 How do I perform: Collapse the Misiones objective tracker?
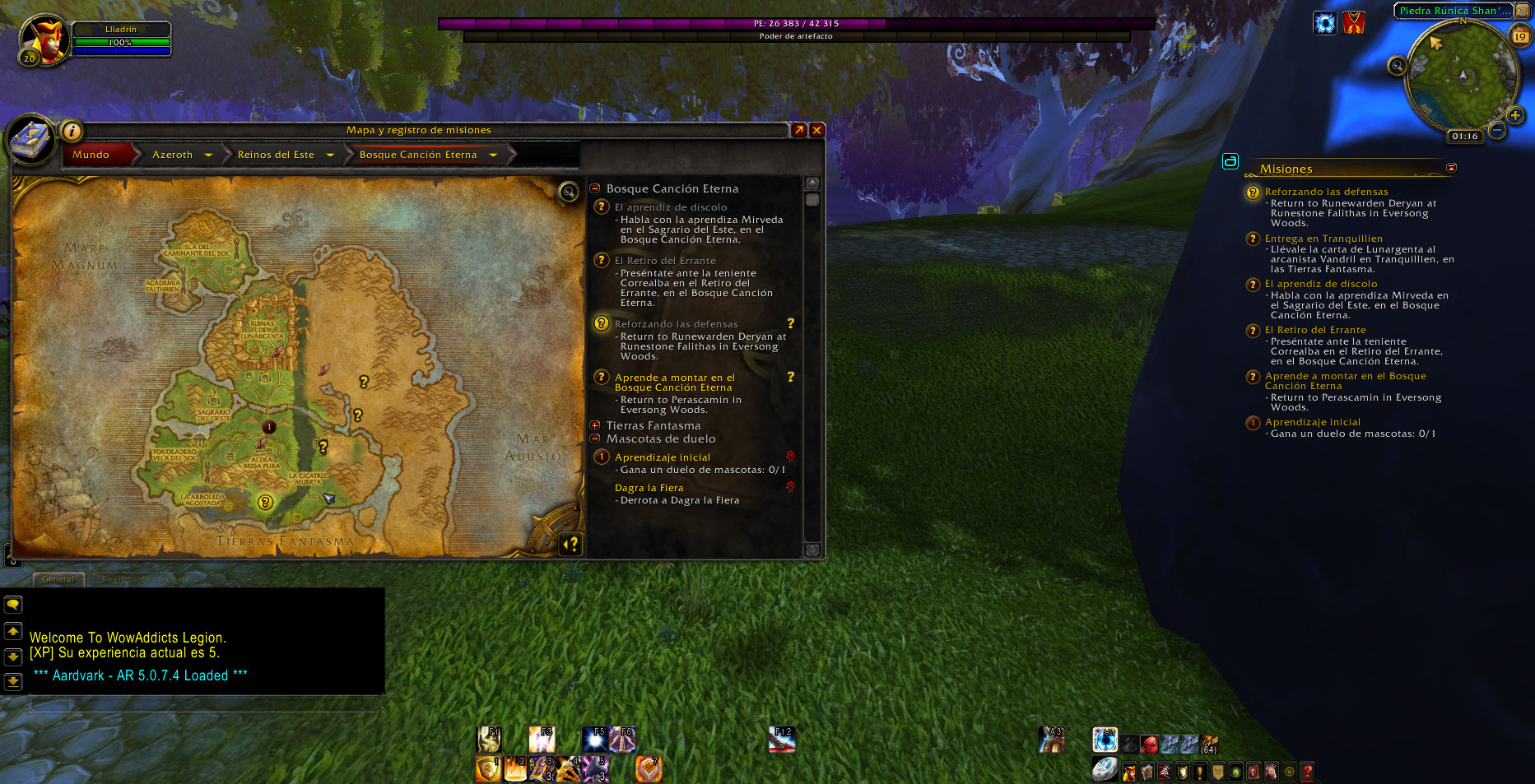click(1451, 168)
